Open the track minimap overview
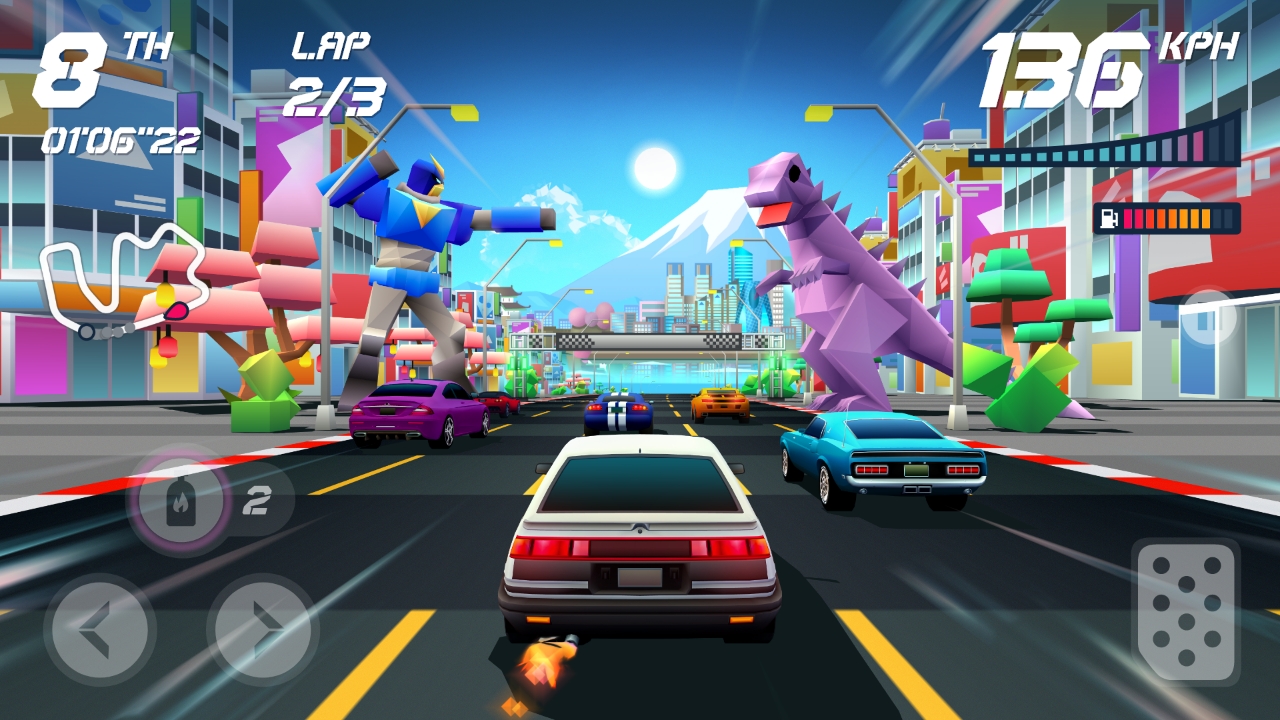Viewport: 1280px width, 720px height. pos(120,278)
